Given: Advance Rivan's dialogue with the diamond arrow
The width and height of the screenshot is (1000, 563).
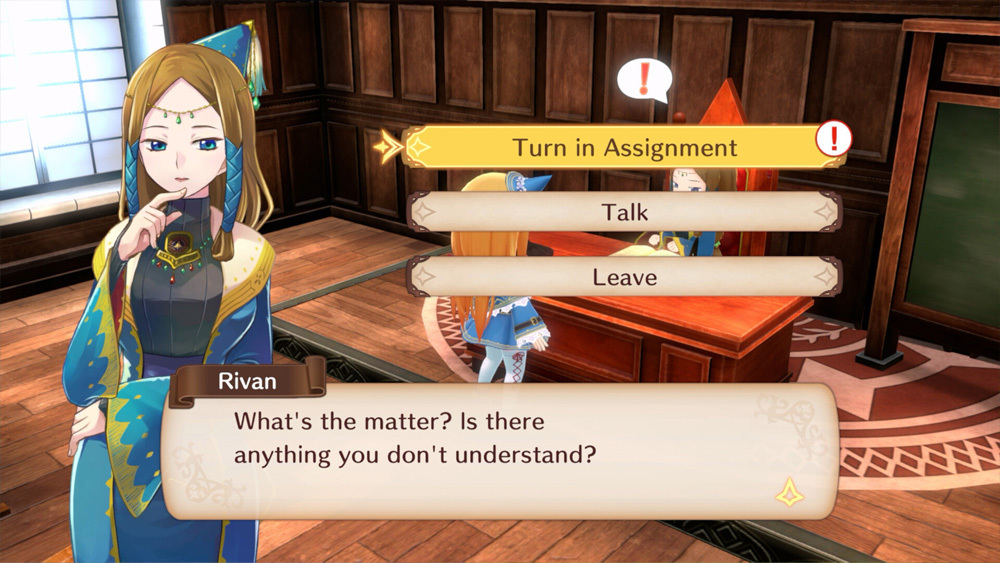Looking at the screenshot, I should pos(790,491).
